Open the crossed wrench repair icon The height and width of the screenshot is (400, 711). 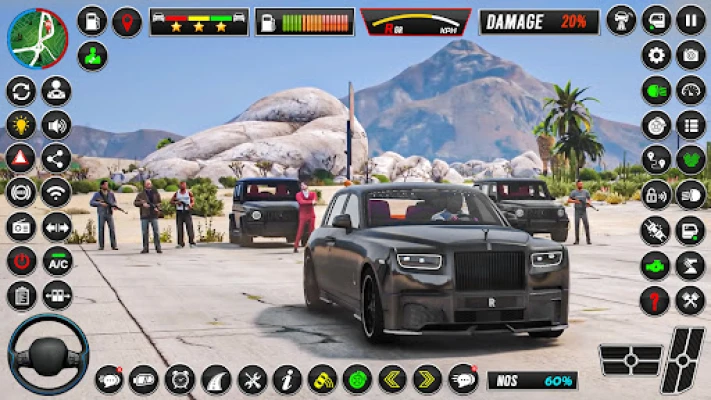[x=691, y=300]
